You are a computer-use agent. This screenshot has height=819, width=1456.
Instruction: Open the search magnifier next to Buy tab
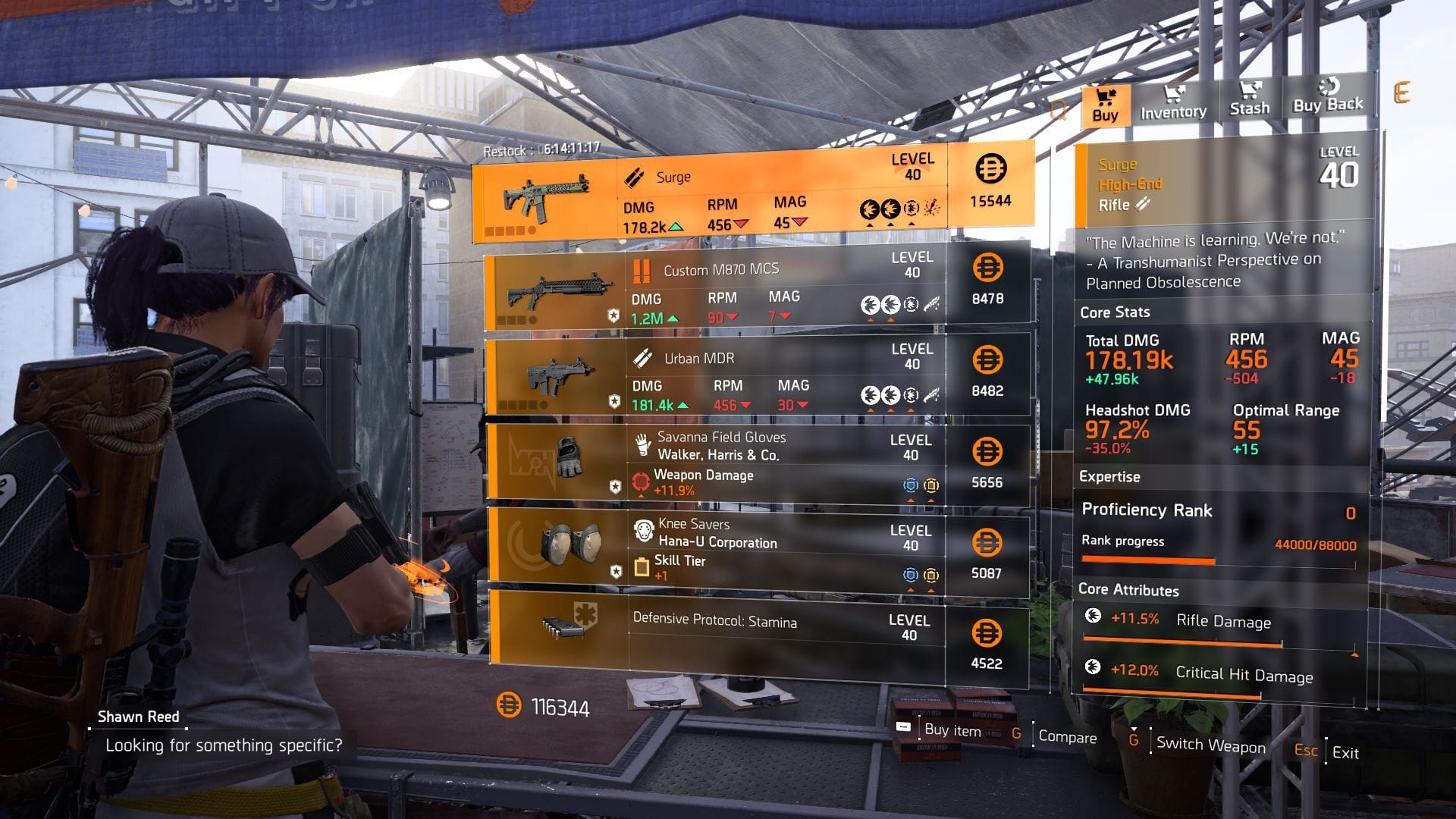tap(1059, 110)
